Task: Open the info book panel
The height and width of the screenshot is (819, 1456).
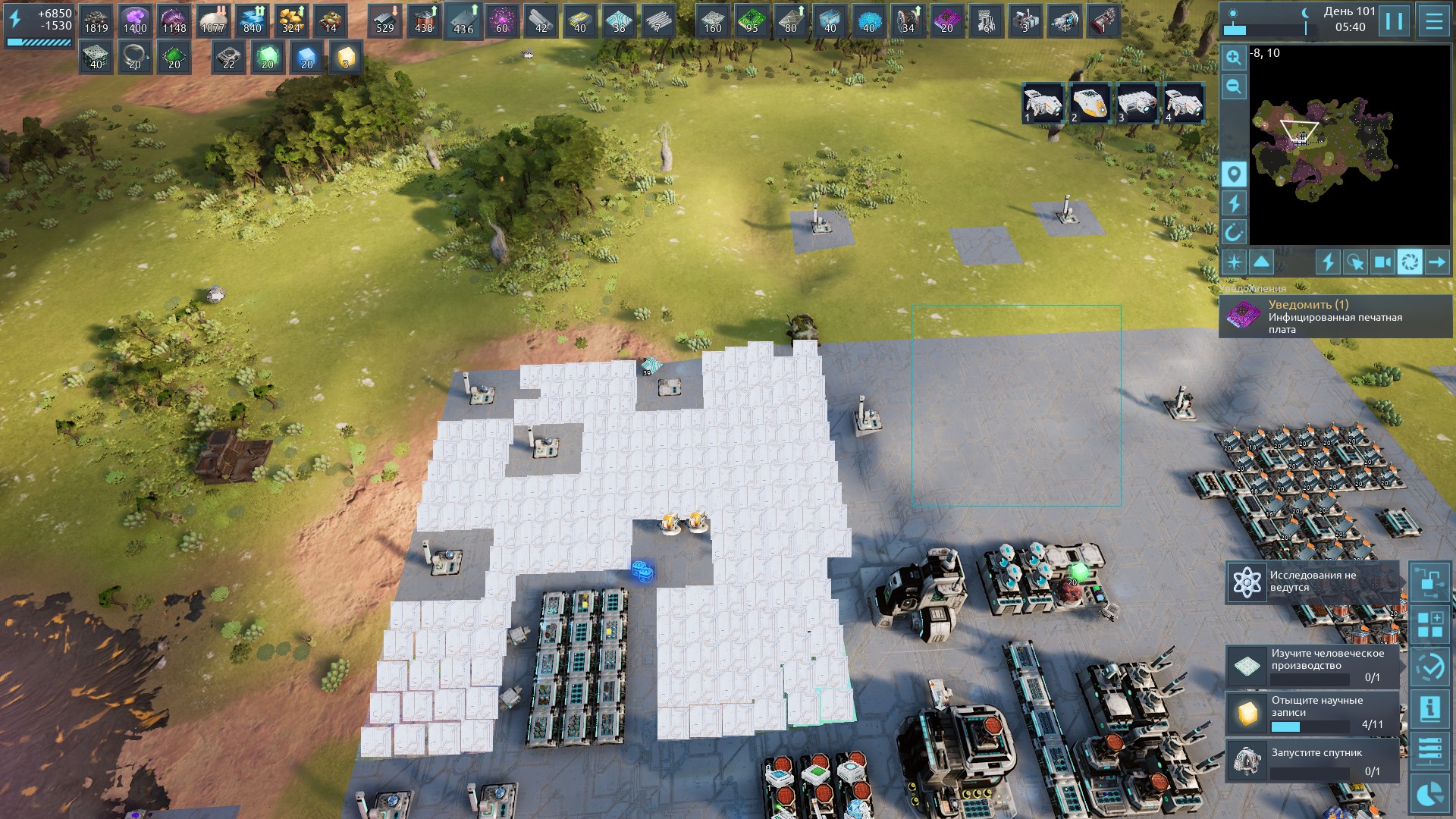Action: (x=1430, y=709)
